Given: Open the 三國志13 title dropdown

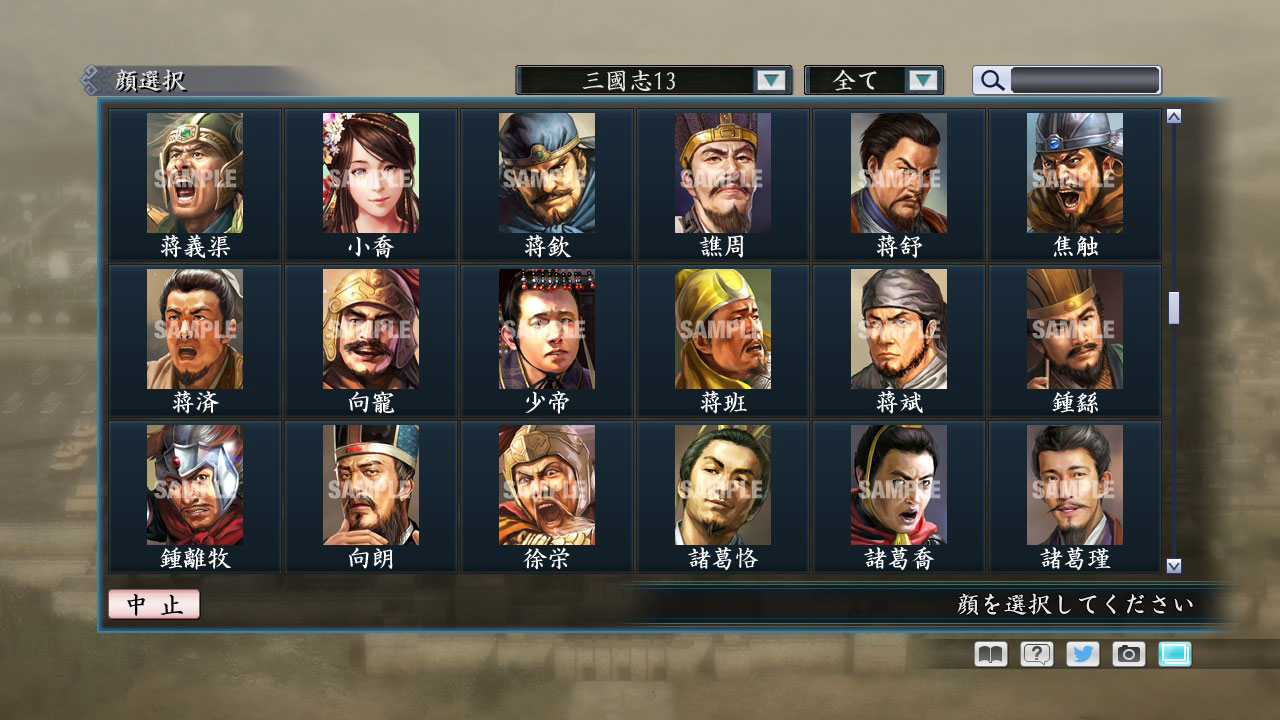Looking at the screenshot, I should [770, 80].
